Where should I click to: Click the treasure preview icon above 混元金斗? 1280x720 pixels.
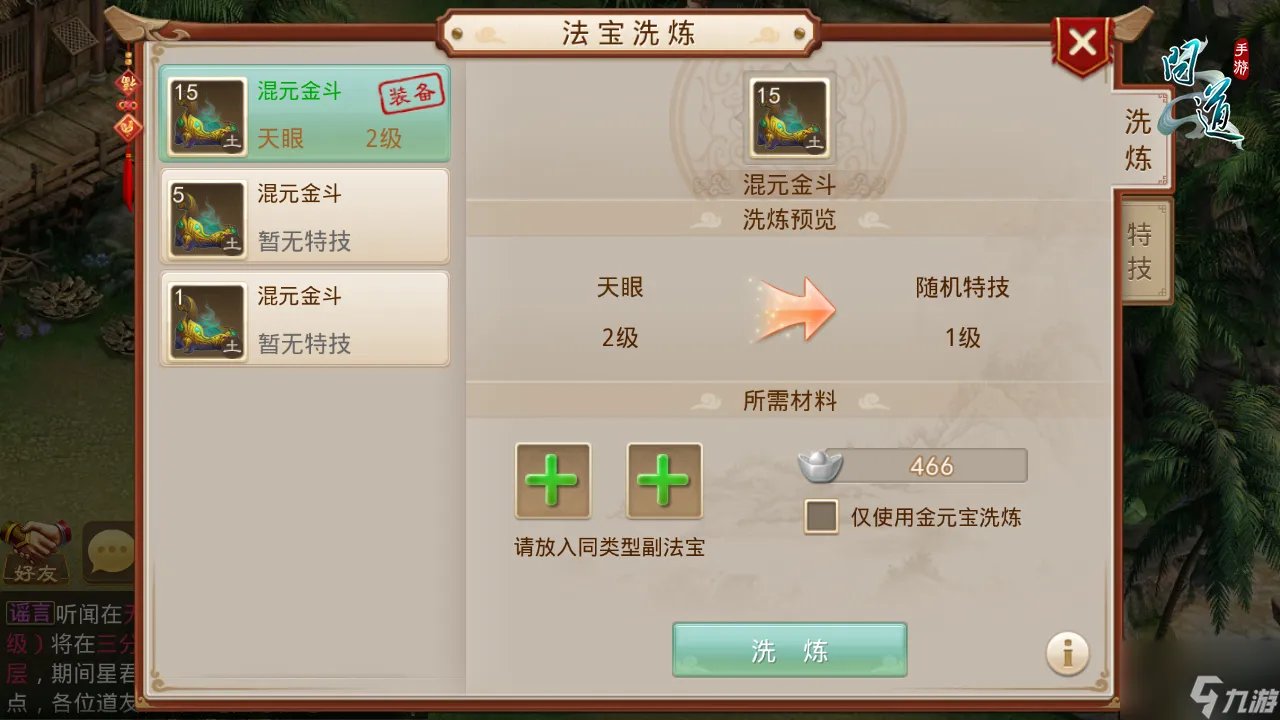click(x=789, y=117)
